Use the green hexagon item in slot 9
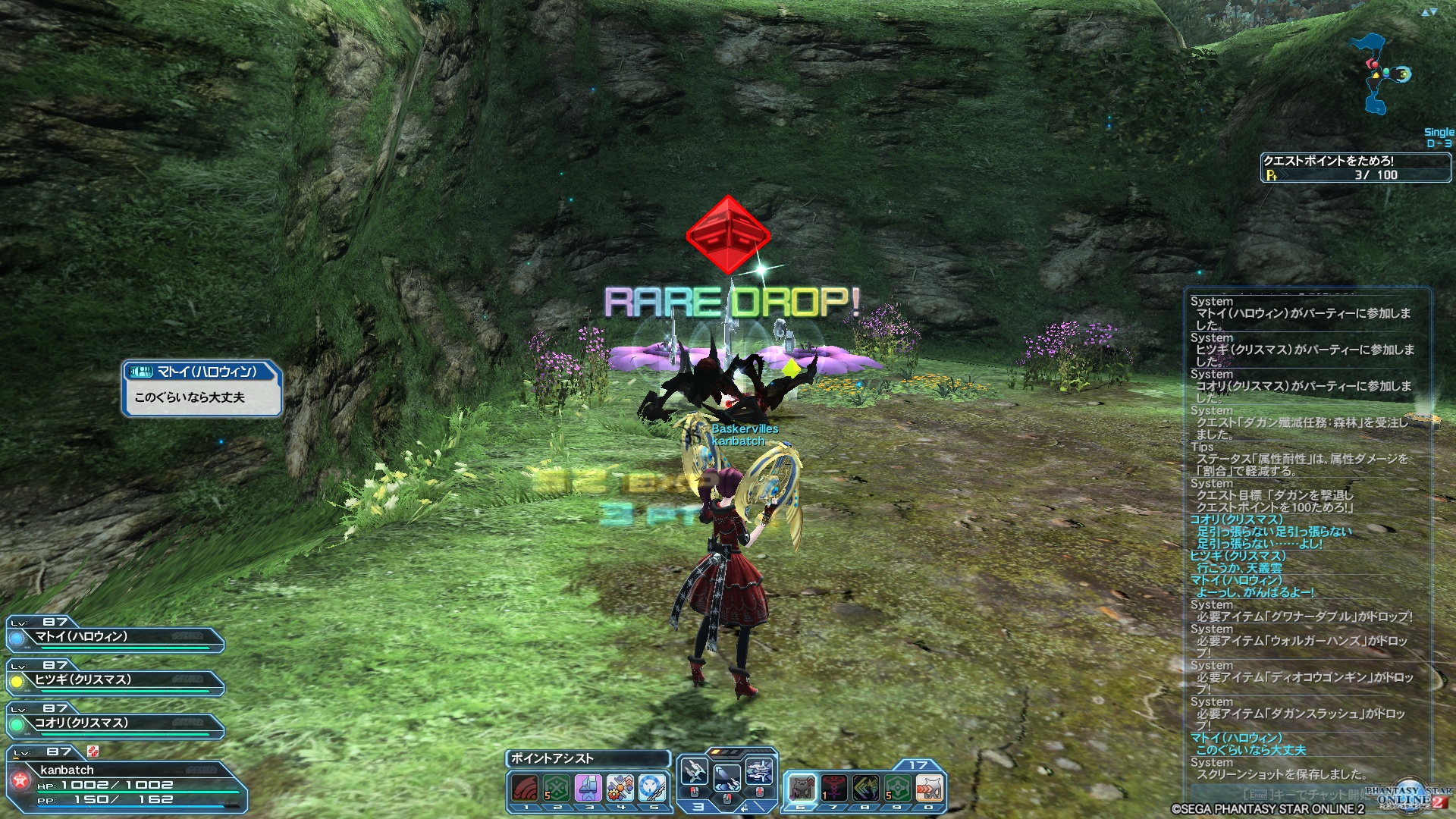This screenshot has height=819, width=1456. pos(897,789)
